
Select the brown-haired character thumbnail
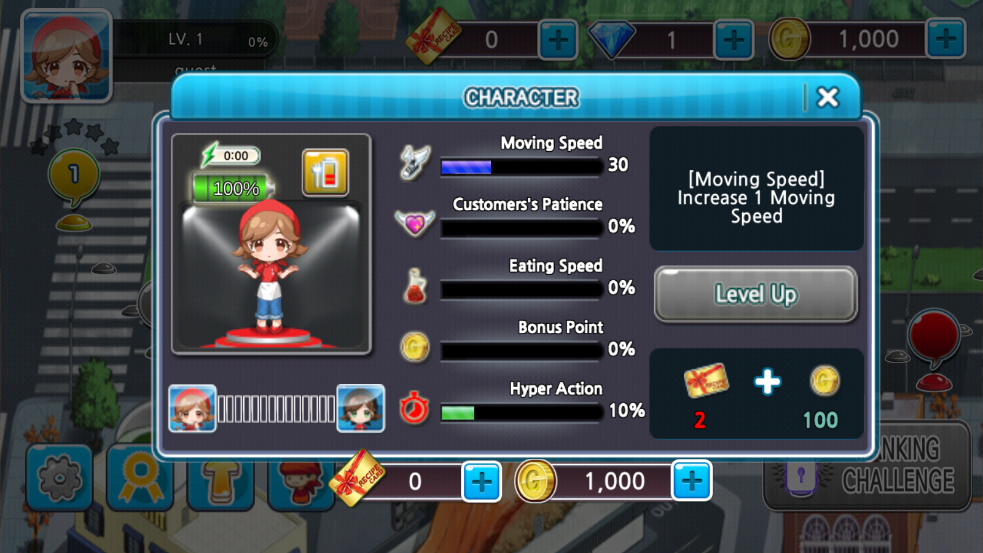[x=360, y=408]
